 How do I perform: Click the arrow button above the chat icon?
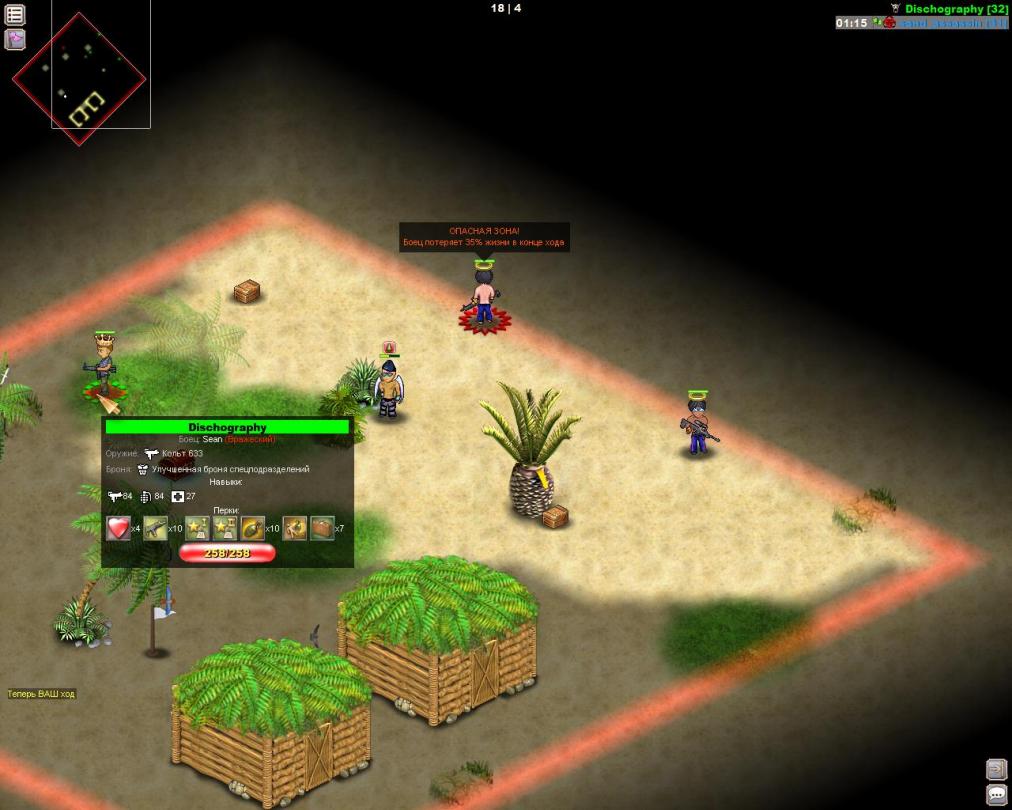[x=996, y=769]
